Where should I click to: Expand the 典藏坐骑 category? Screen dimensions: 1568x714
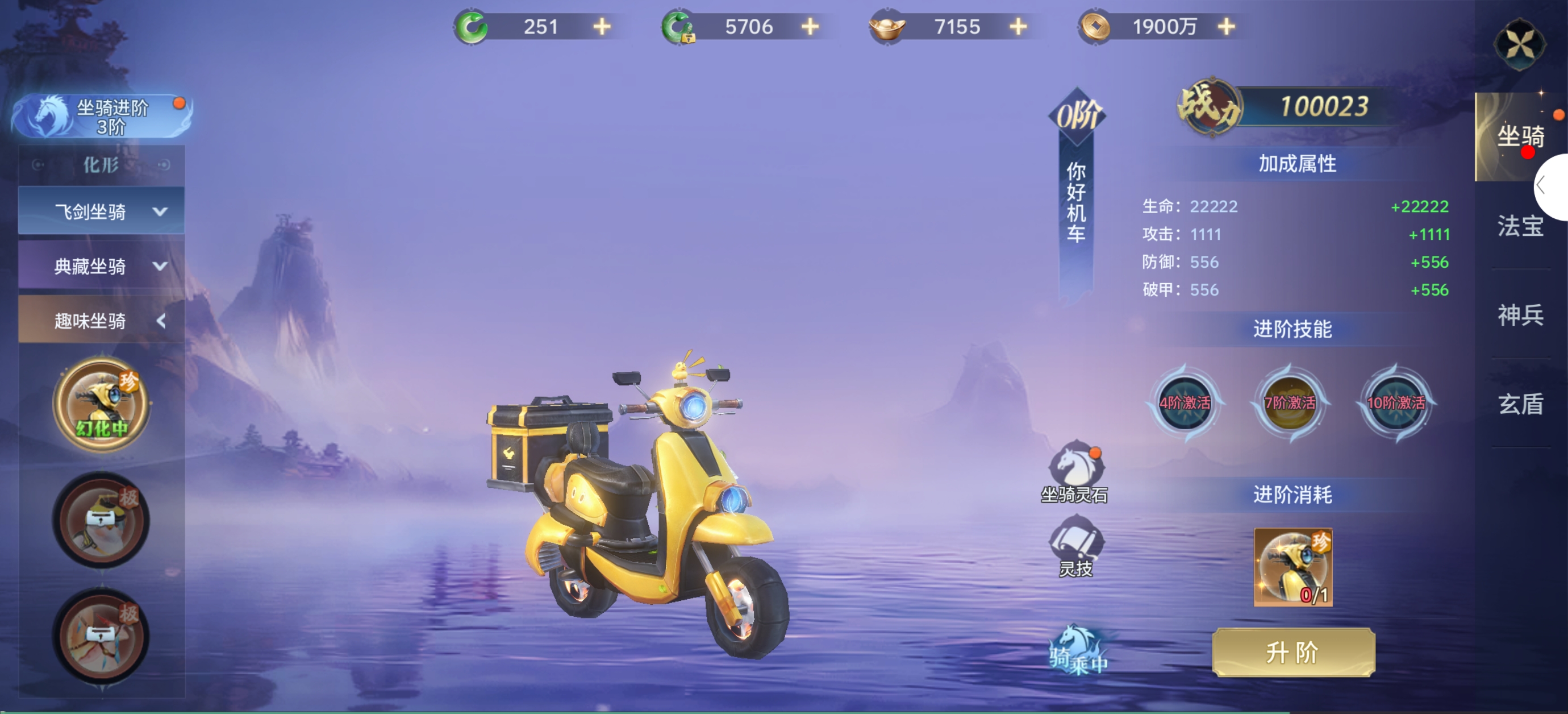102,265
